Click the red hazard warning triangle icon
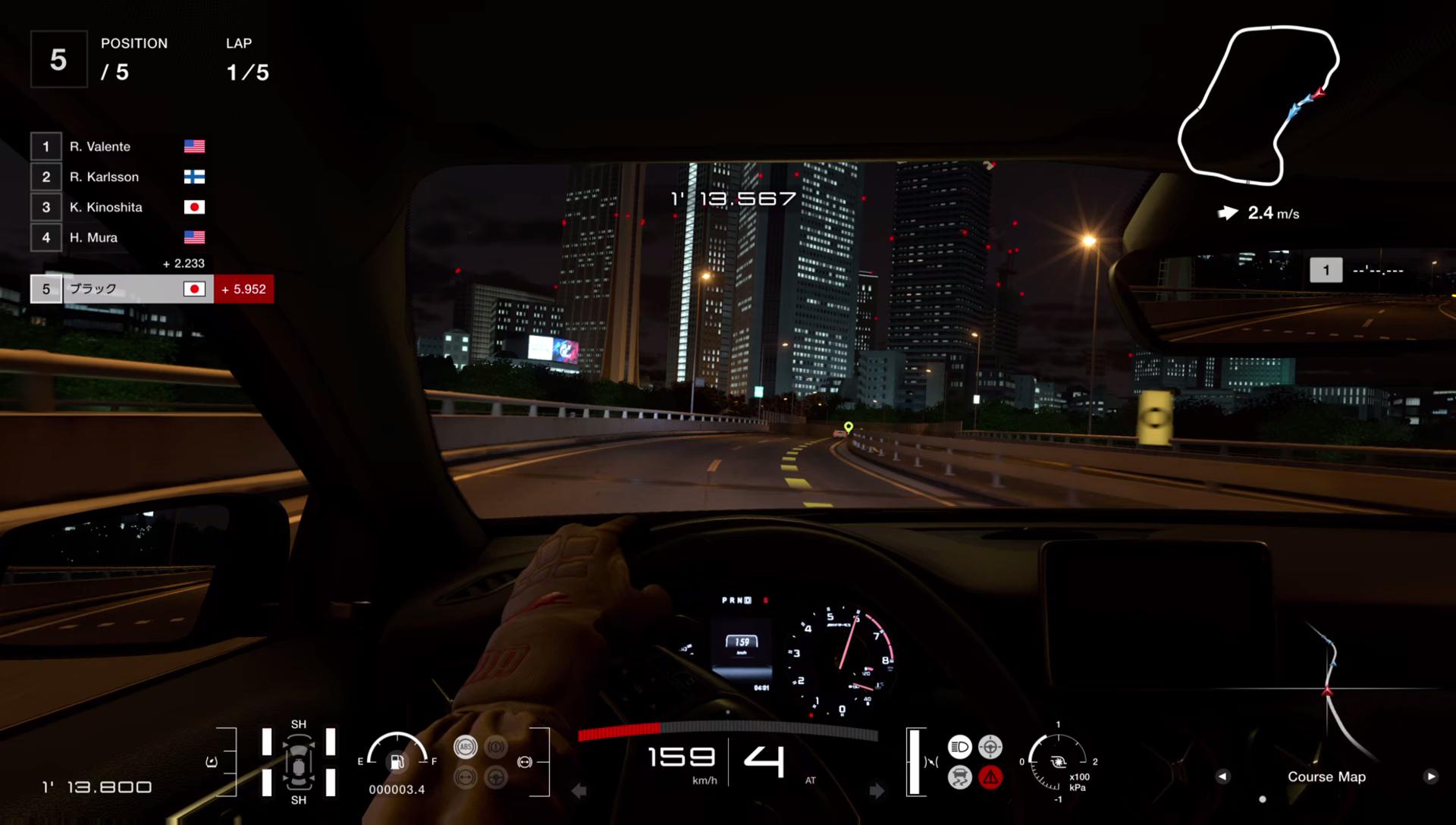This screenshot has width=1456, height=825. [x=990, y=777]
